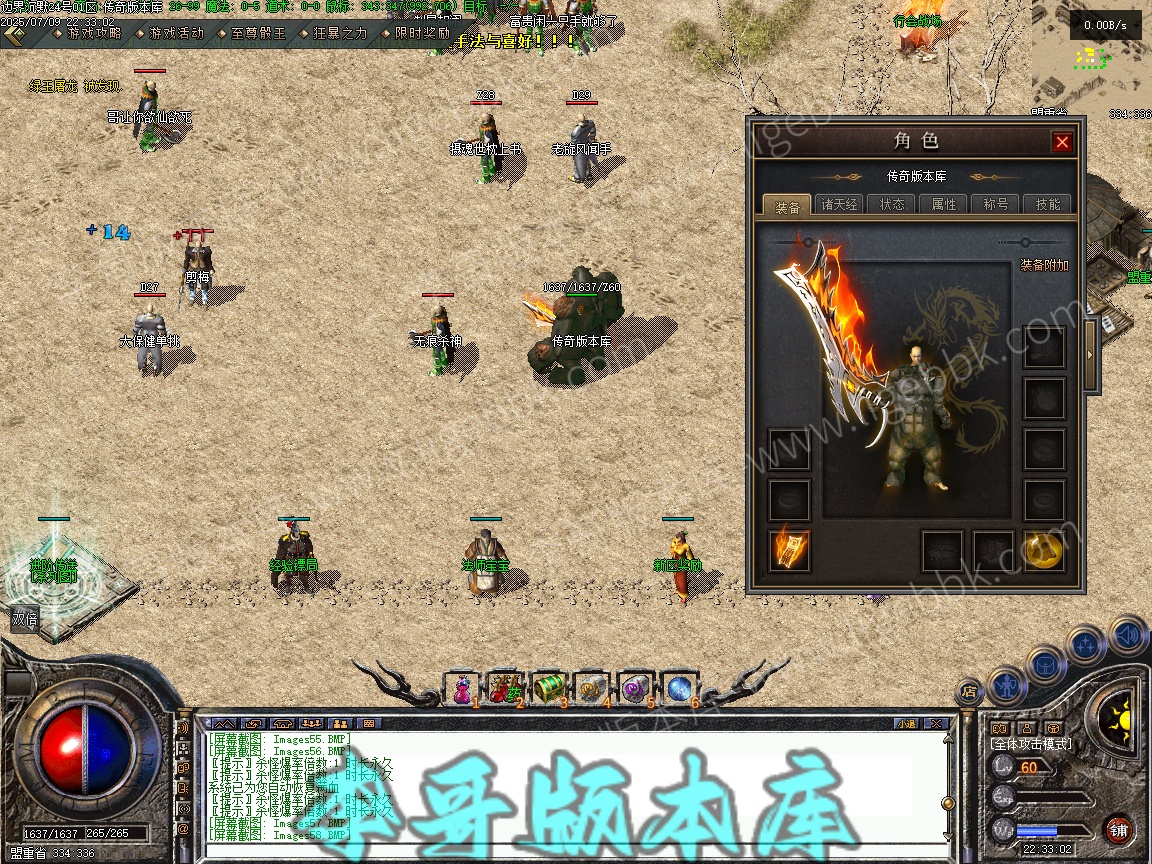1152x864 pixels.
Task: Expand the side arrow on character panel
Action: (1092, 341)
